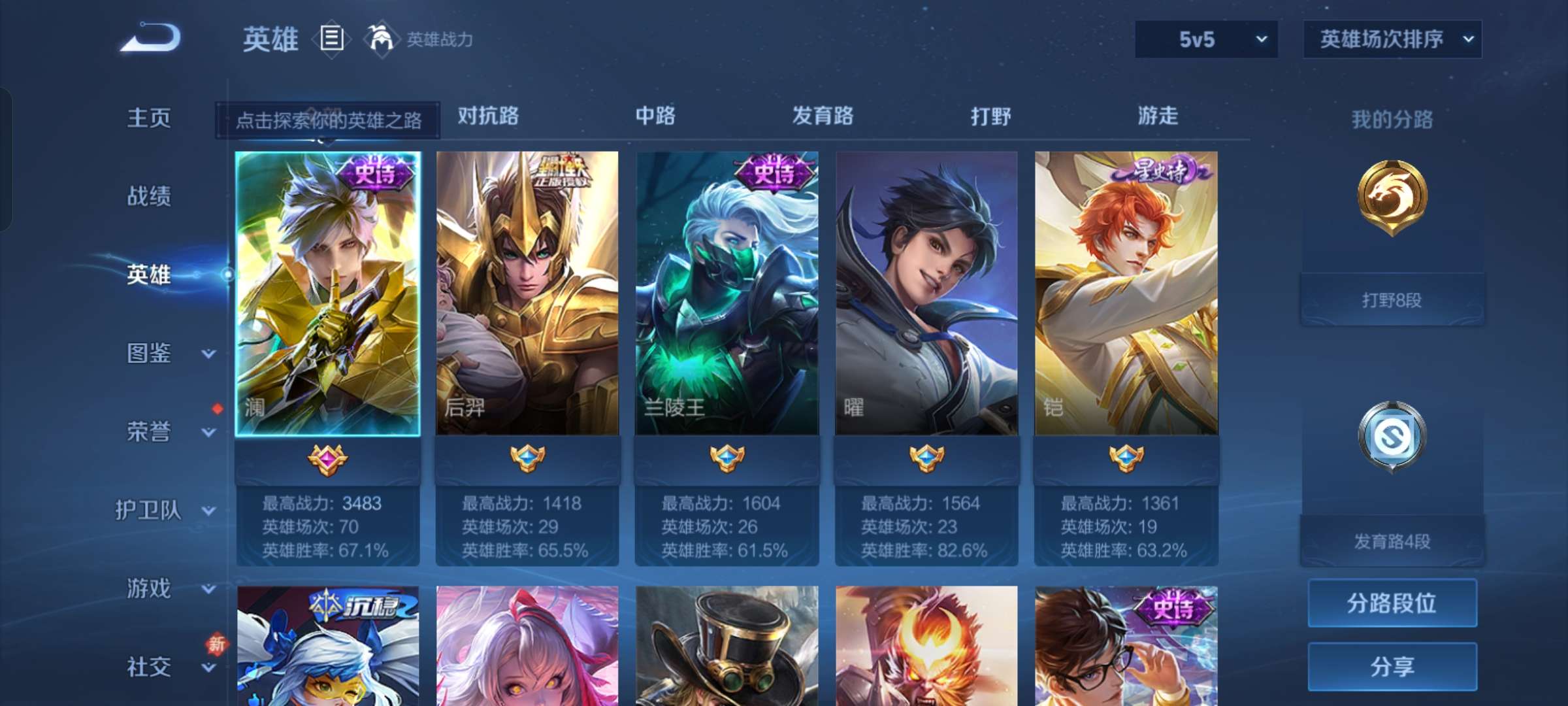
Task: Select the hero card of 曜
Action: 926,294
